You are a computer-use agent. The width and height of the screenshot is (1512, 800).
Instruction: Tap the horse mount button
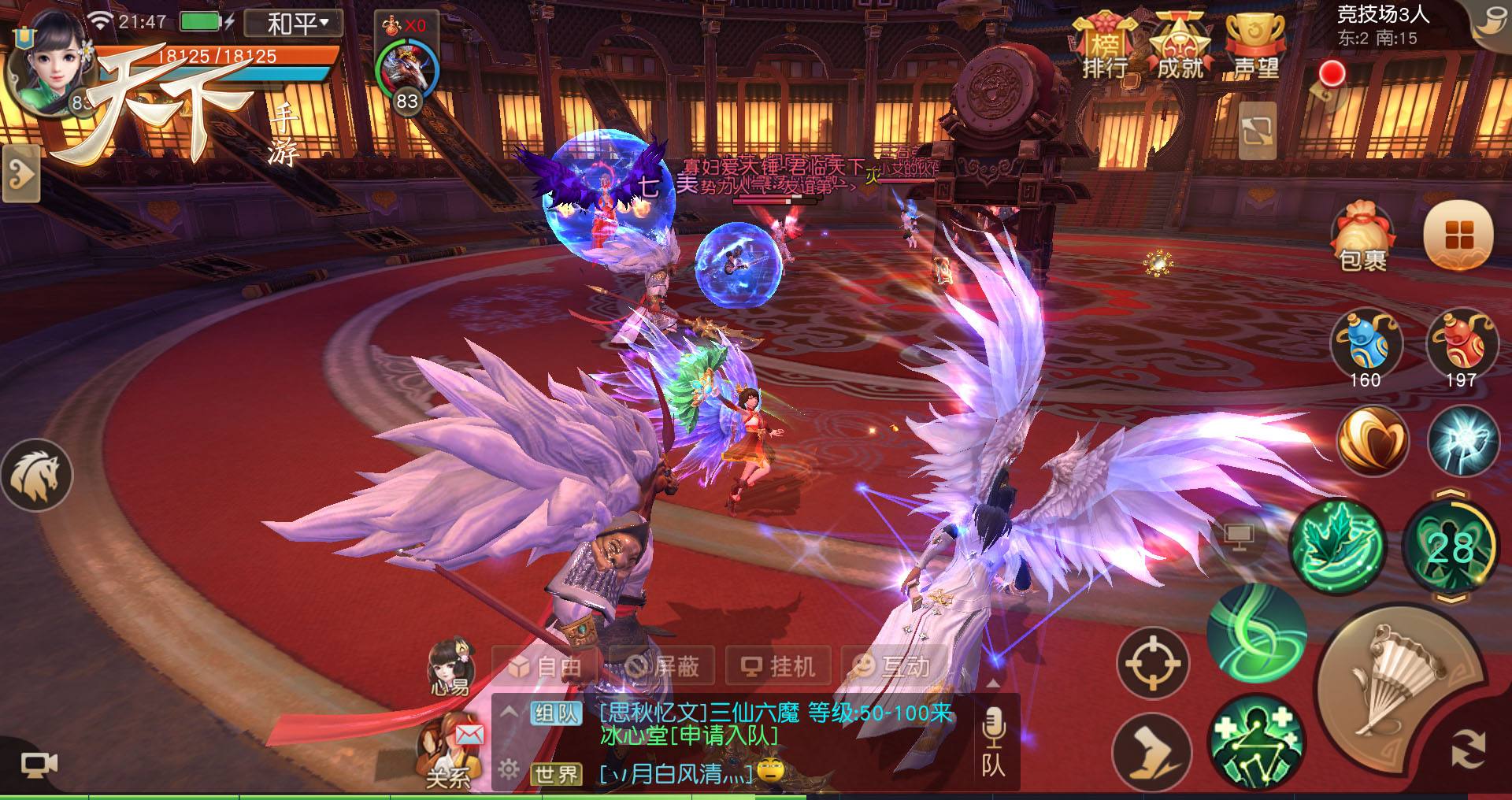[36, 475]
